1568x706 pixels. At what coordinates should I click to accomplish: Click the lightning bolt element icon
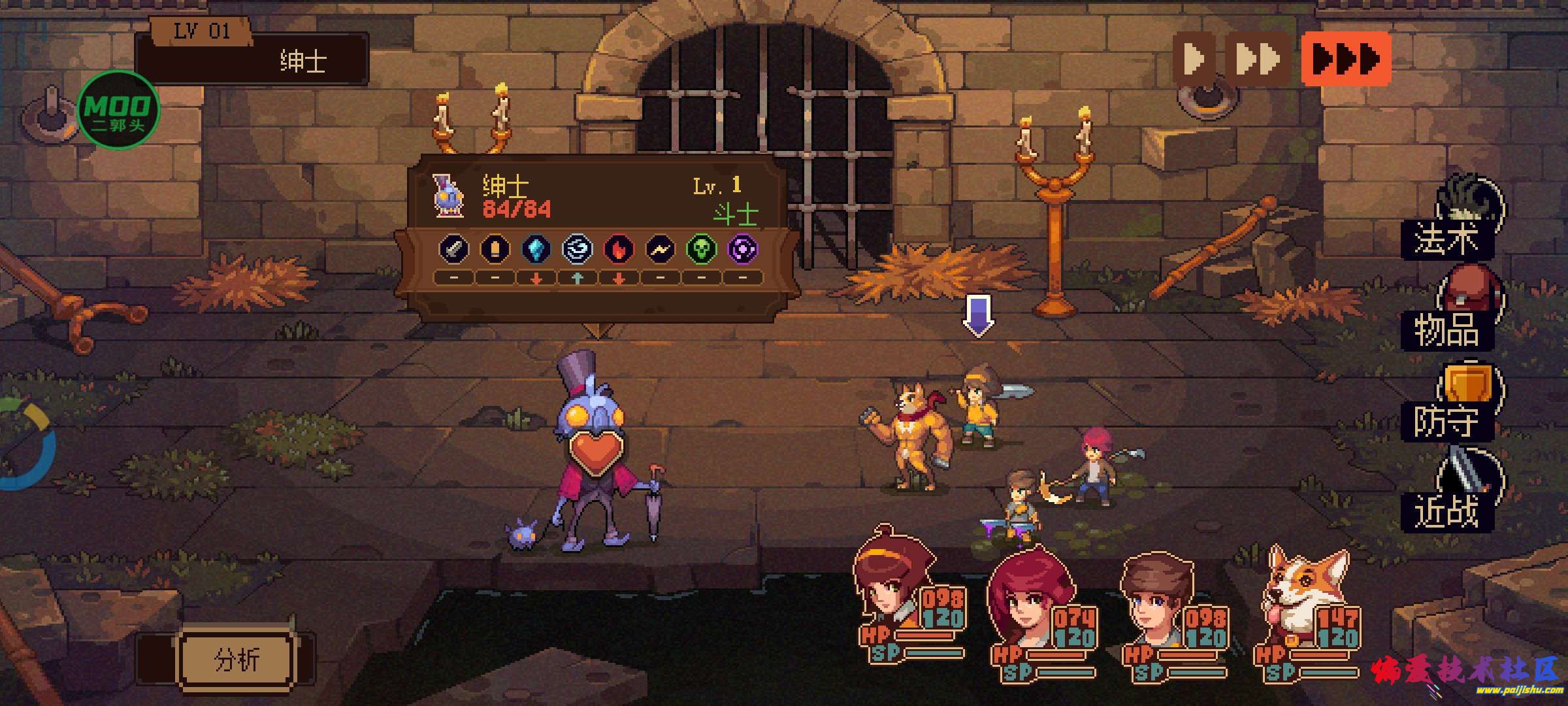(660, 250)
